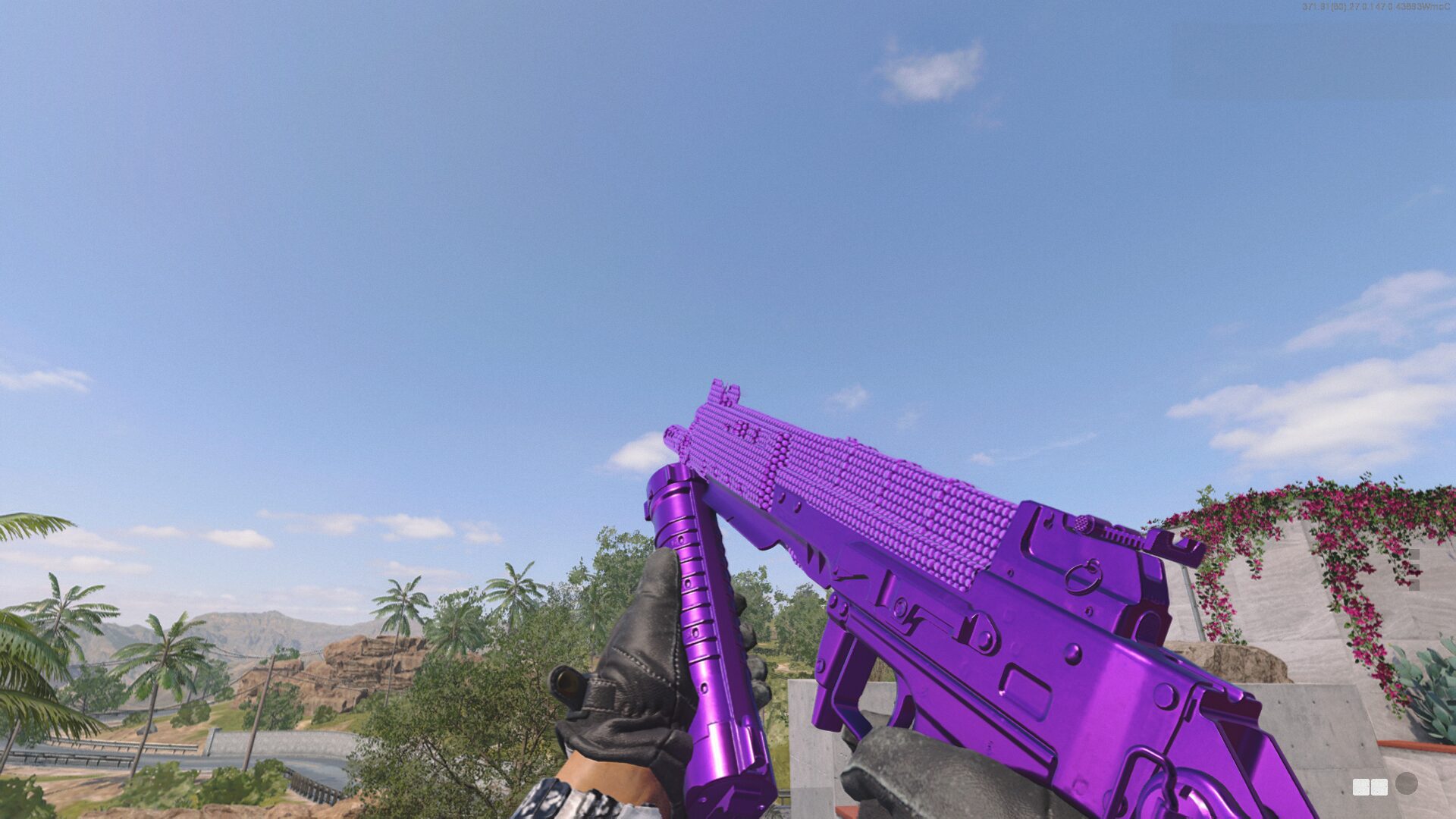Viewport: 1456px width, 819px height.
Task: Toggle the ring-pull latch on the receiver
Action: pyautogui.click(x=1082, y=579)
